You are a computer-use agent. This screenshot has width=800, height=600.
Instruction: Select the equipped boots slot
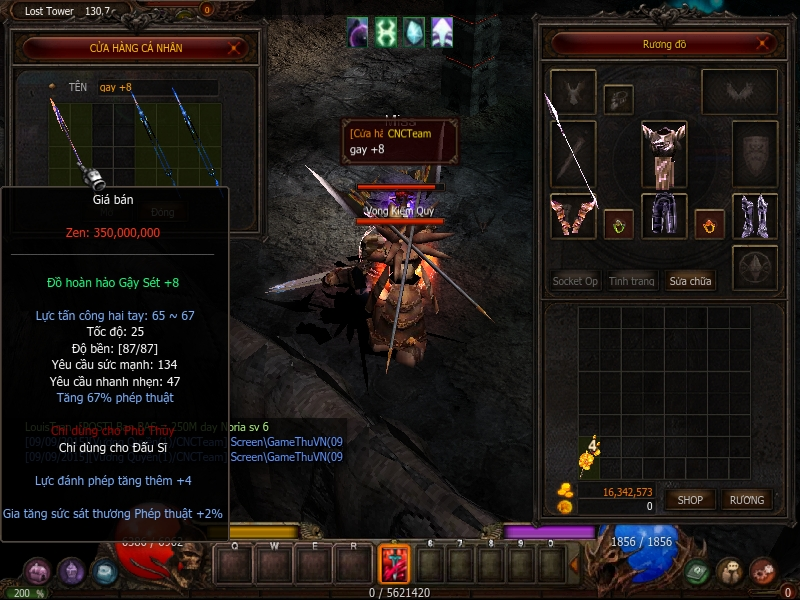[x=755, y=216]
